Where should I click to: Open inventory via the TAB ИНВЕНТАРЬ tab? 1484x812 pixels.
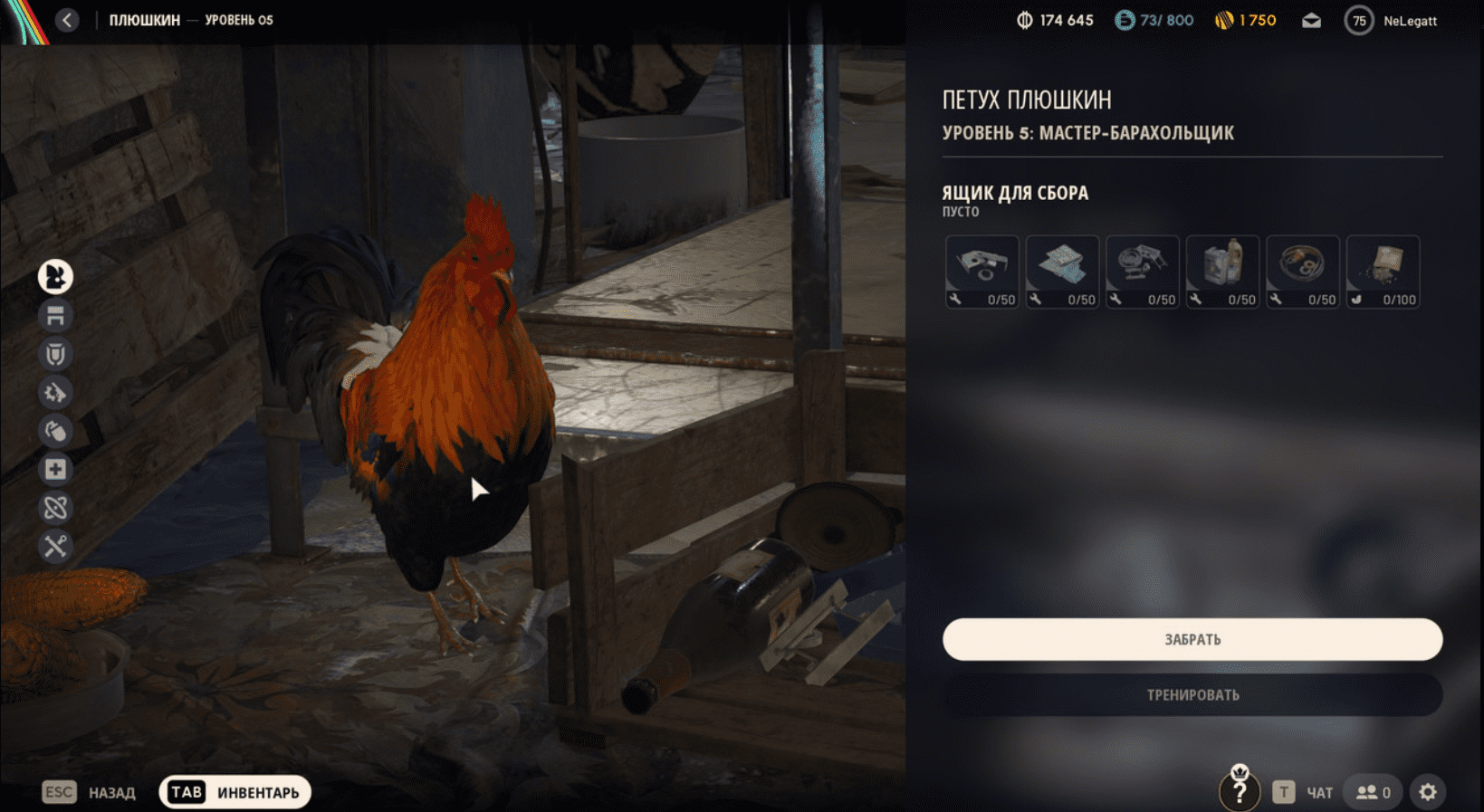234,791
